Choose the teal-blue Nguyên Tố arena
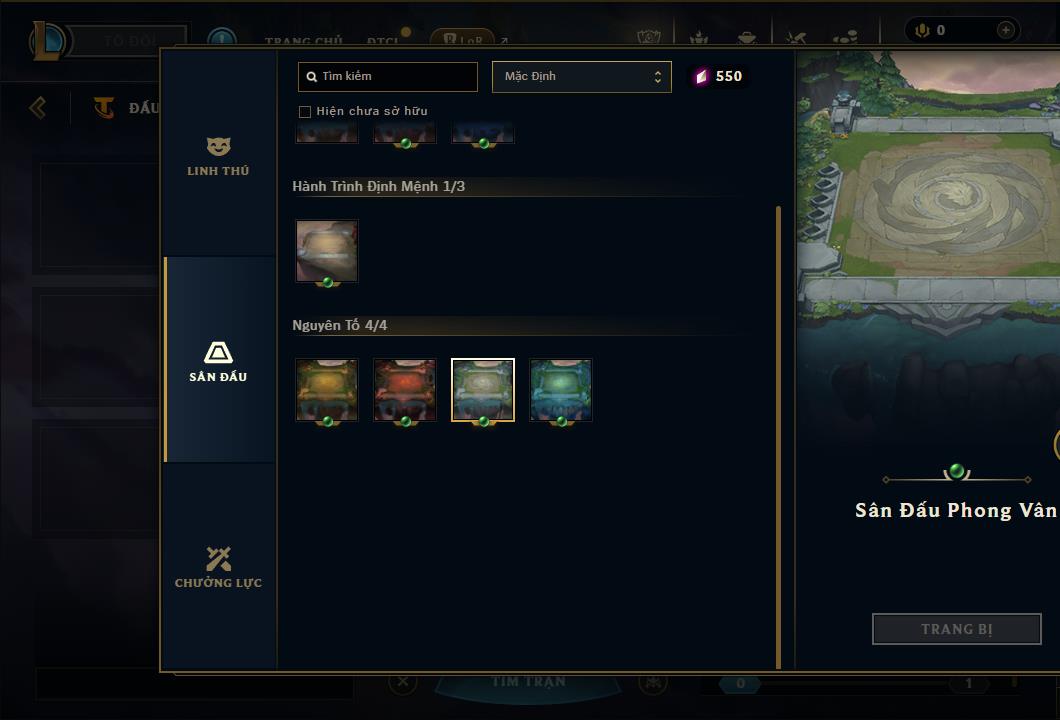Viewport: 1060px width, 720px height. [x=561, y=390]
